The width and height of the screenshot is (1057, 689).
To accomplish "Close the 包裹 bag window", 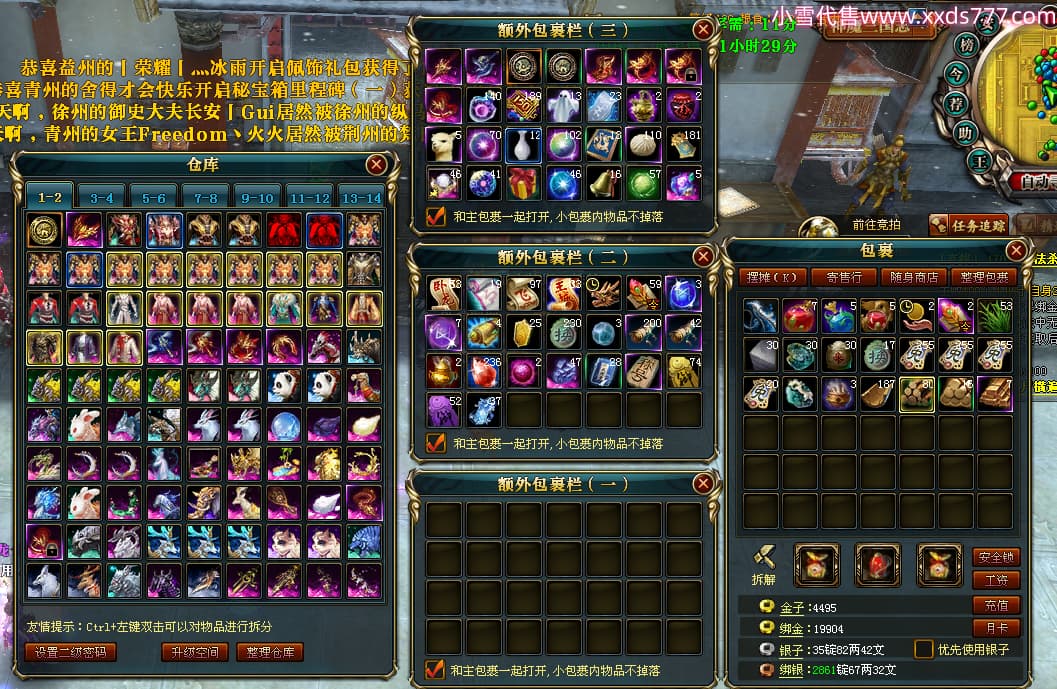I will click(1016, 250).
